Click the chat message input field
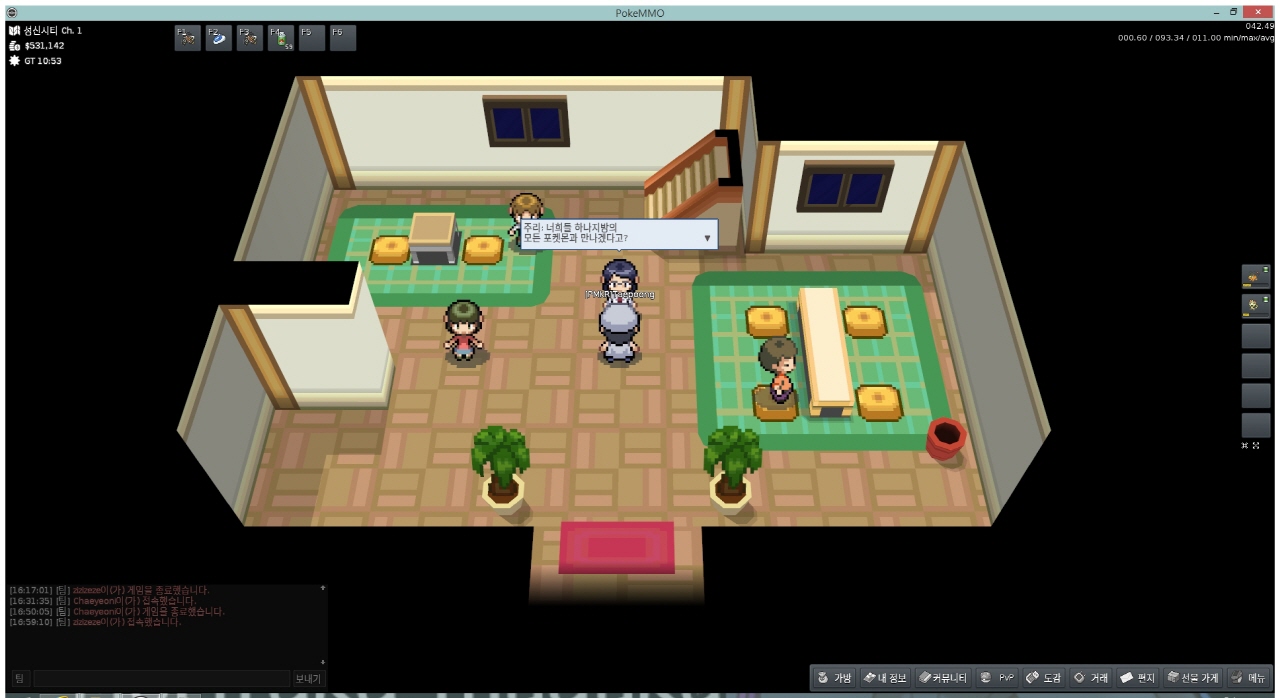 [162, 678]
